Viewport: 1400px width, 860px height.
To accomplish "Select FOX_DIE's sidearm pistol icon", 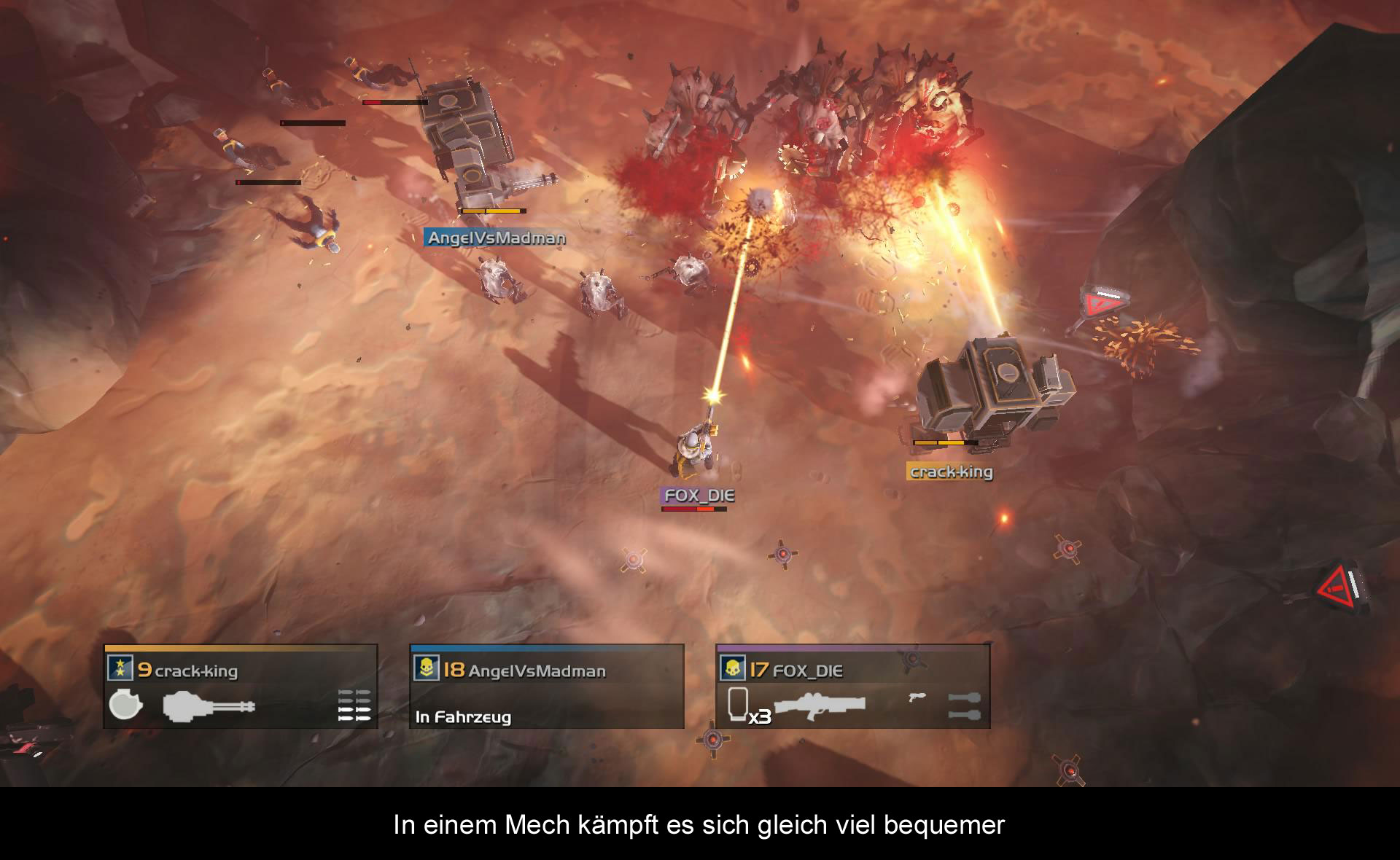I will tap(917, 697).
